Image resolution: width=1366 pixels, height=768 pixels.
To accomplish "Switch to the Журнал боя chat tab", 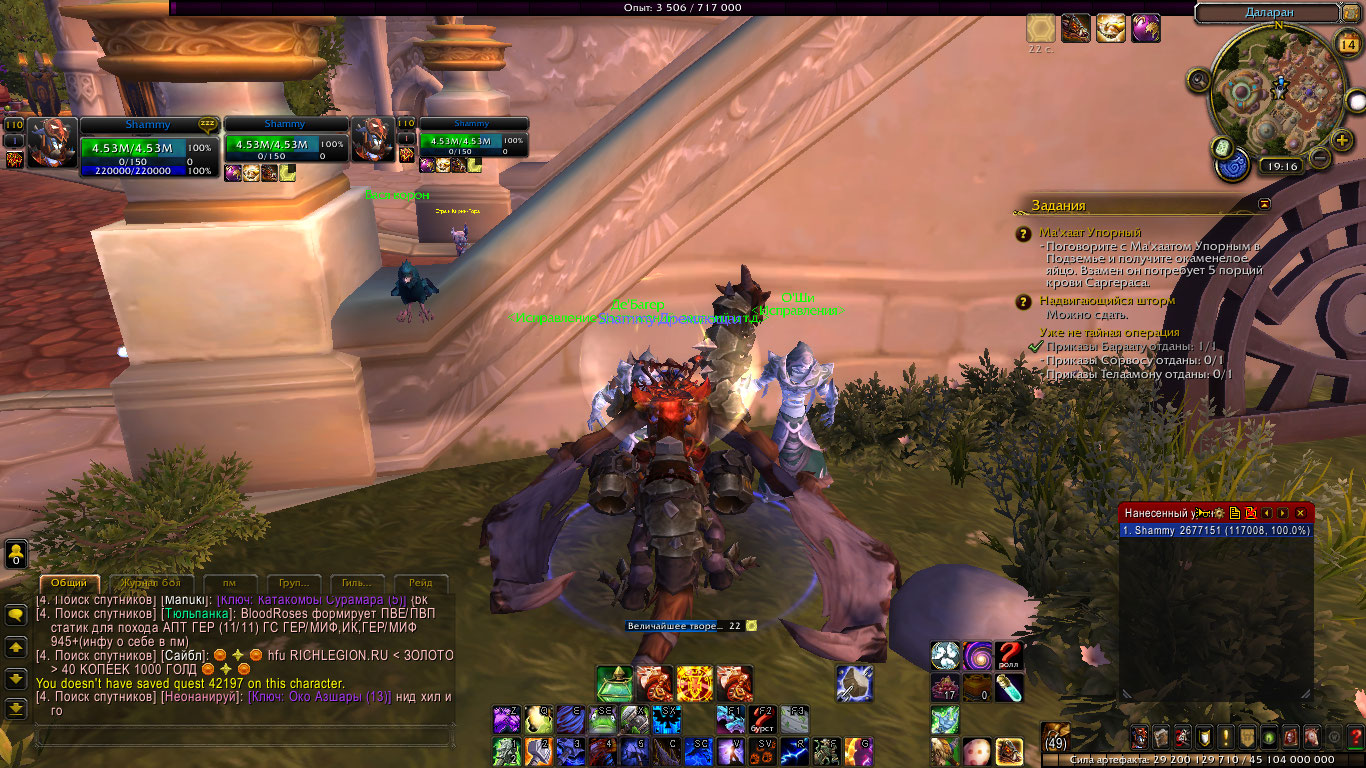I will [150, 583].
